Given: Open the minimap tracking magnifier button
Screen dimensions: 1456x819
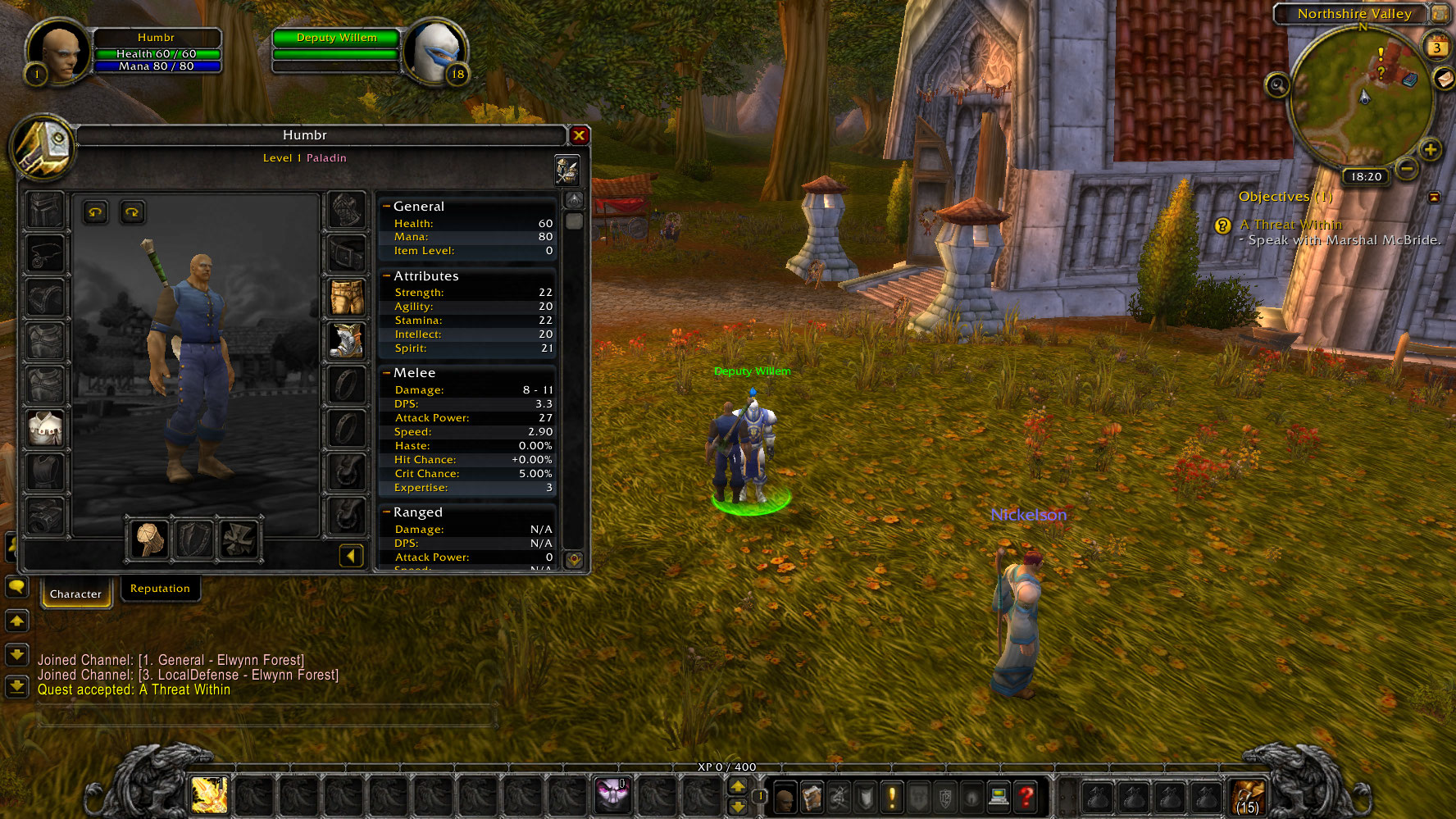Looking at the screenshot, I should click(x=1277, y=84).
